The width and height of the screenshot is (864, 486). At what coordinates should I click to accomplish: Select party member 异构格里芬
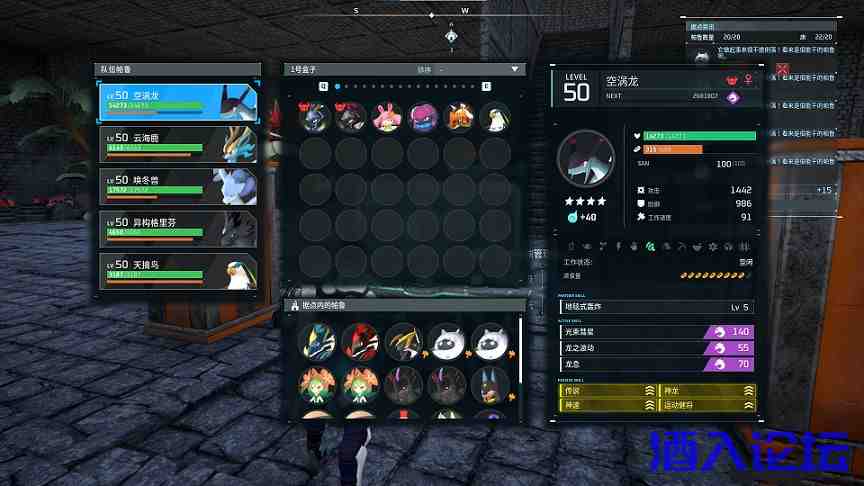coord(178,228)
